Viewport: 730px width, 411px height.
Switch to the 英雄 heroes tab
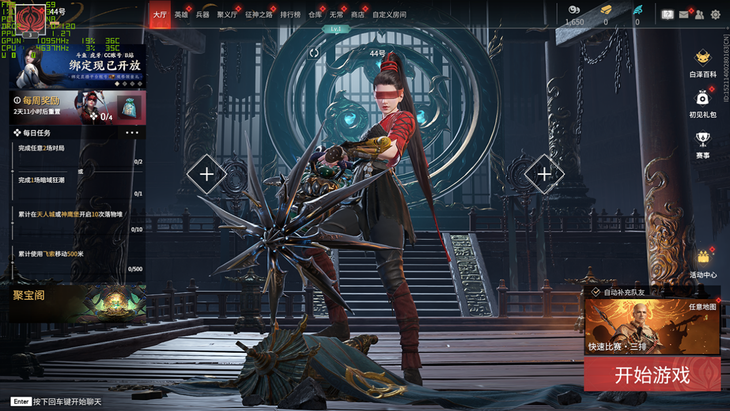coord(181,15)
